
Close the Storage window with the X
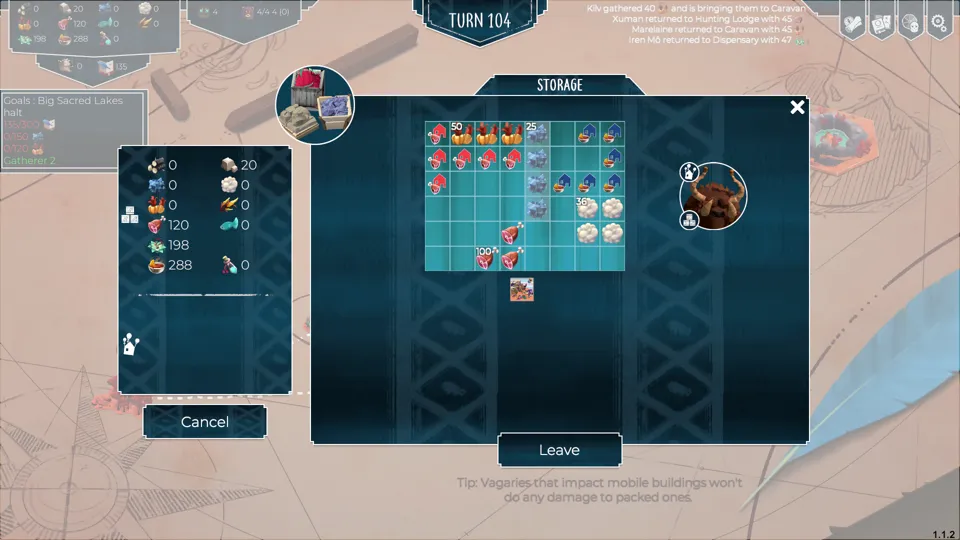tap(797, 107)
